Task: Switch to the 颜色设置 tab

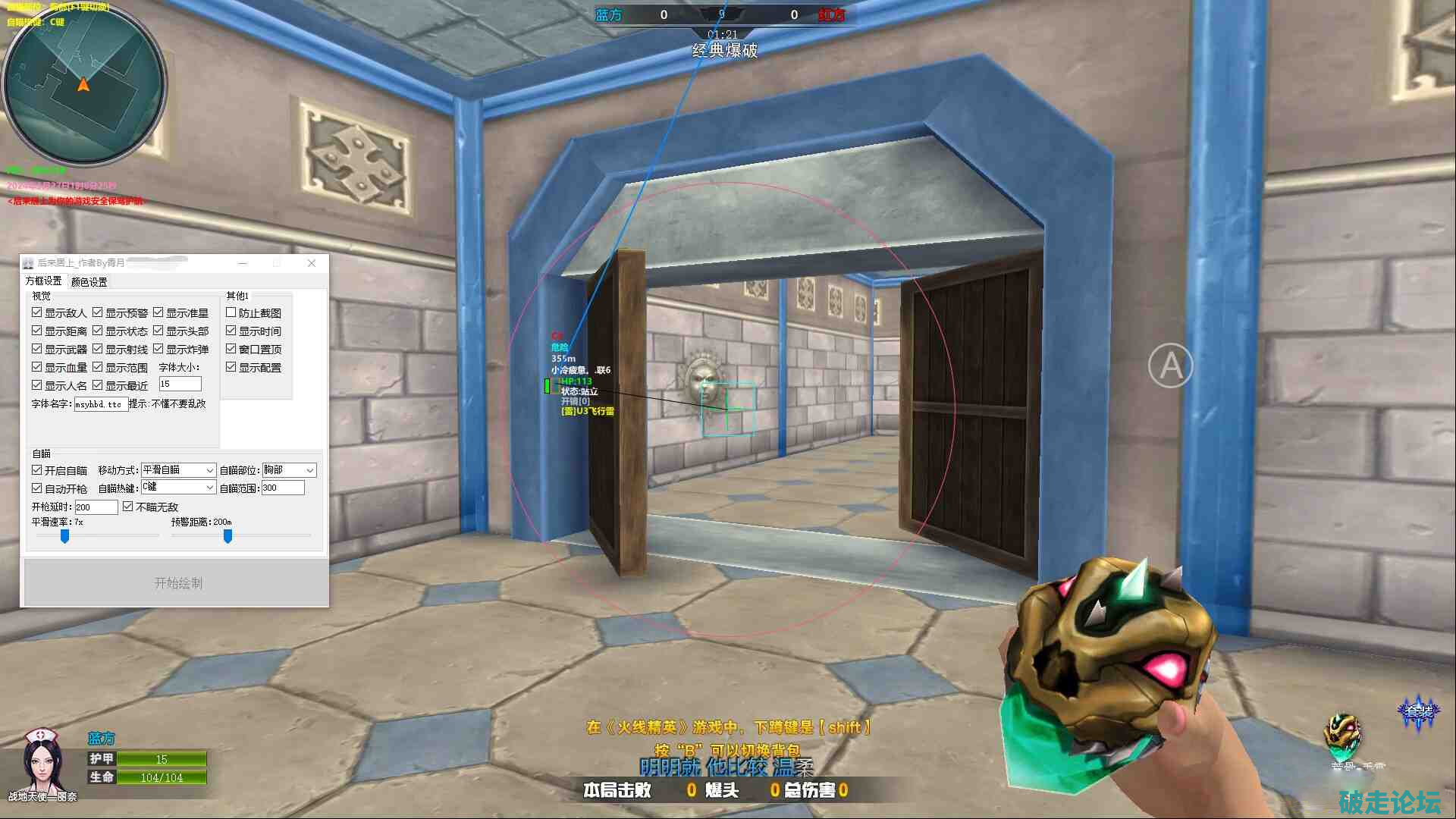Action: [89, 282]
